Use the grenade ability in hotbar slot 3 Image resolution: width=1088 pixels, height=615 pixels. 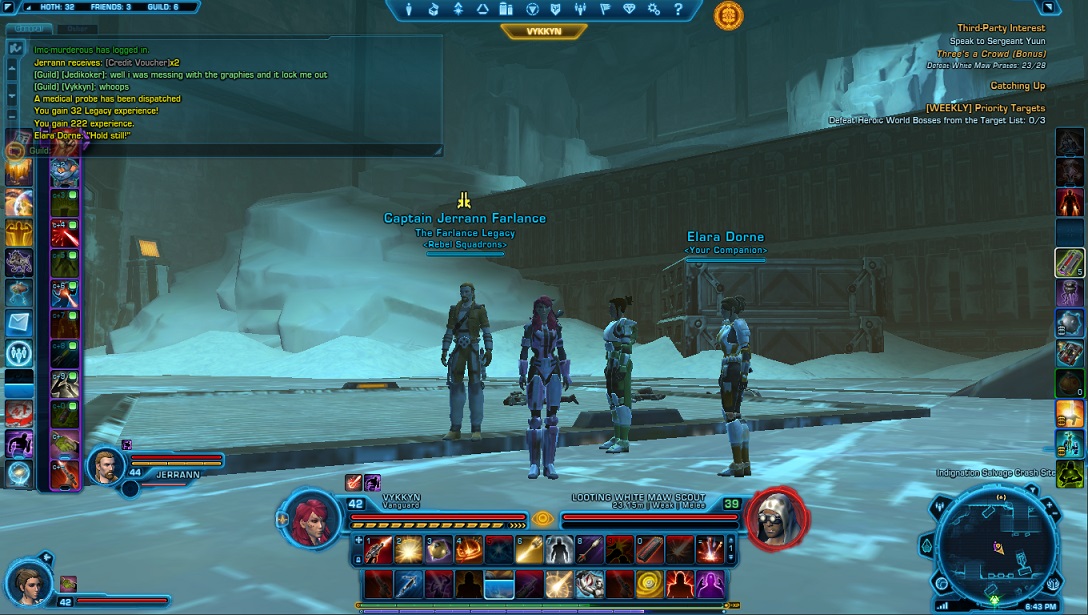437,549
